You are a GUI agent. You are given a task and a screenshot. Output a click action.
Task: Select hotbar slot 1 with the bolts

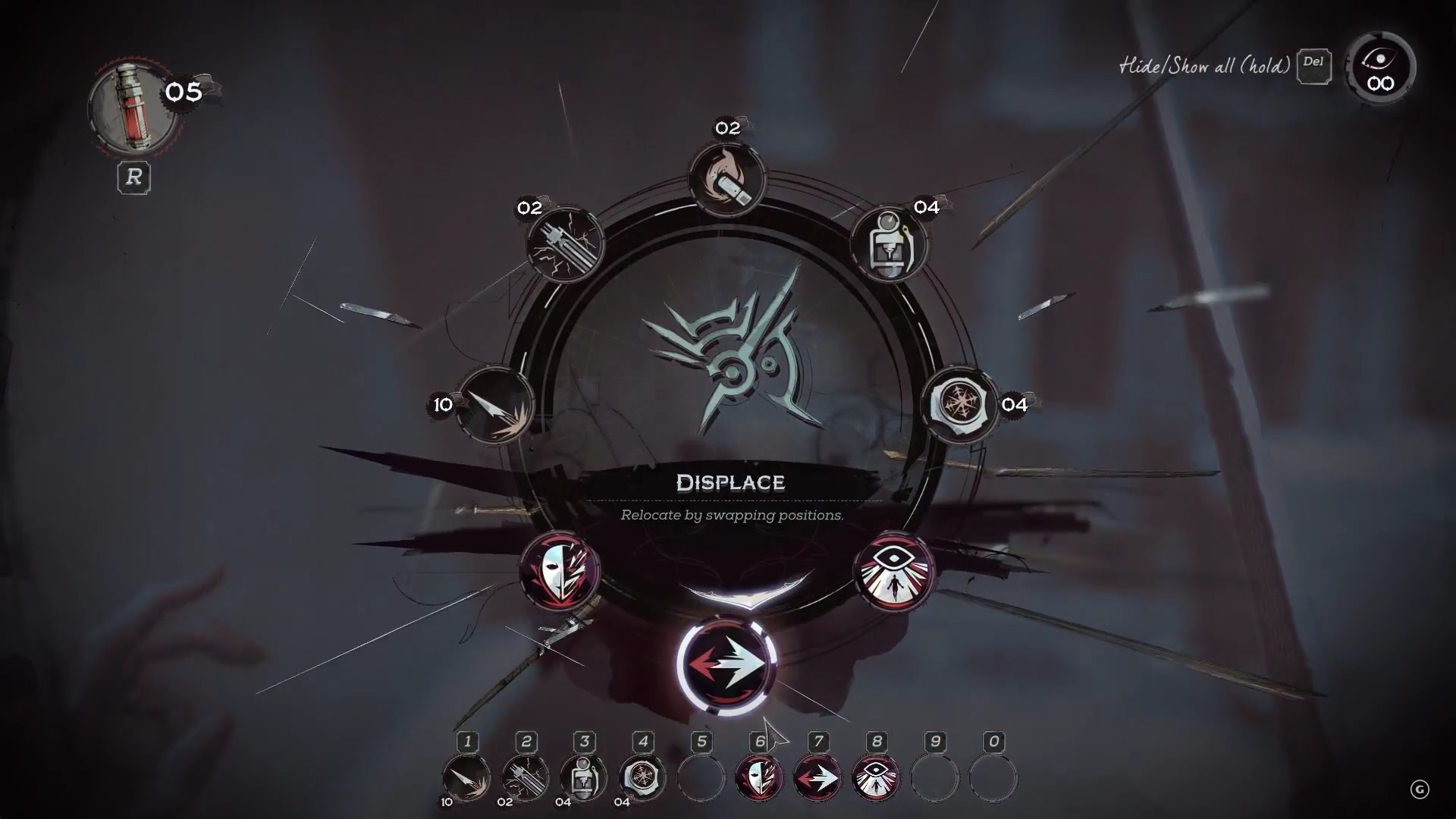coord(466,777)
